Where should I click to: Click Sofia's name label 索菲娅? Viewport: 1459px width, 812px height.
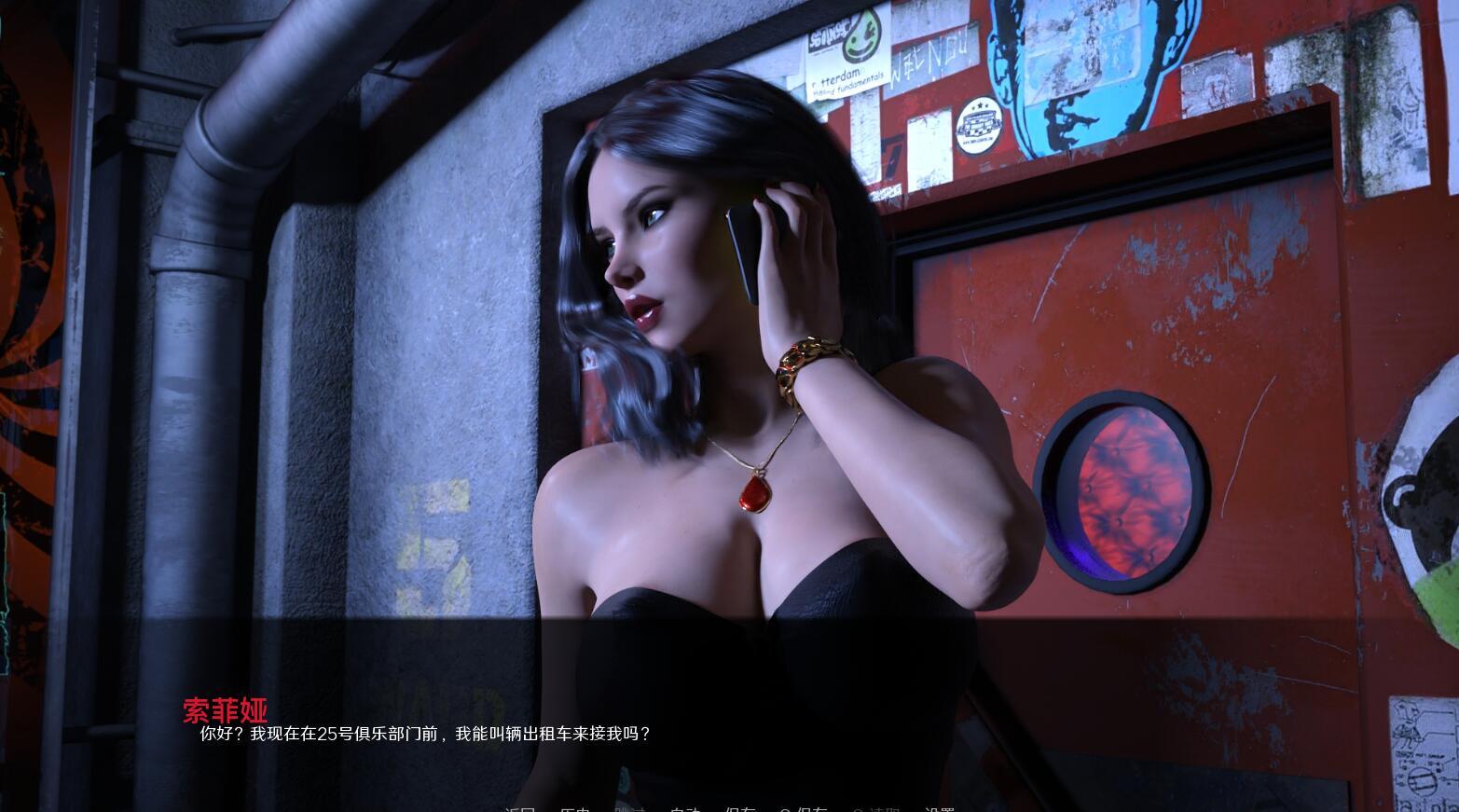[227, 711]
